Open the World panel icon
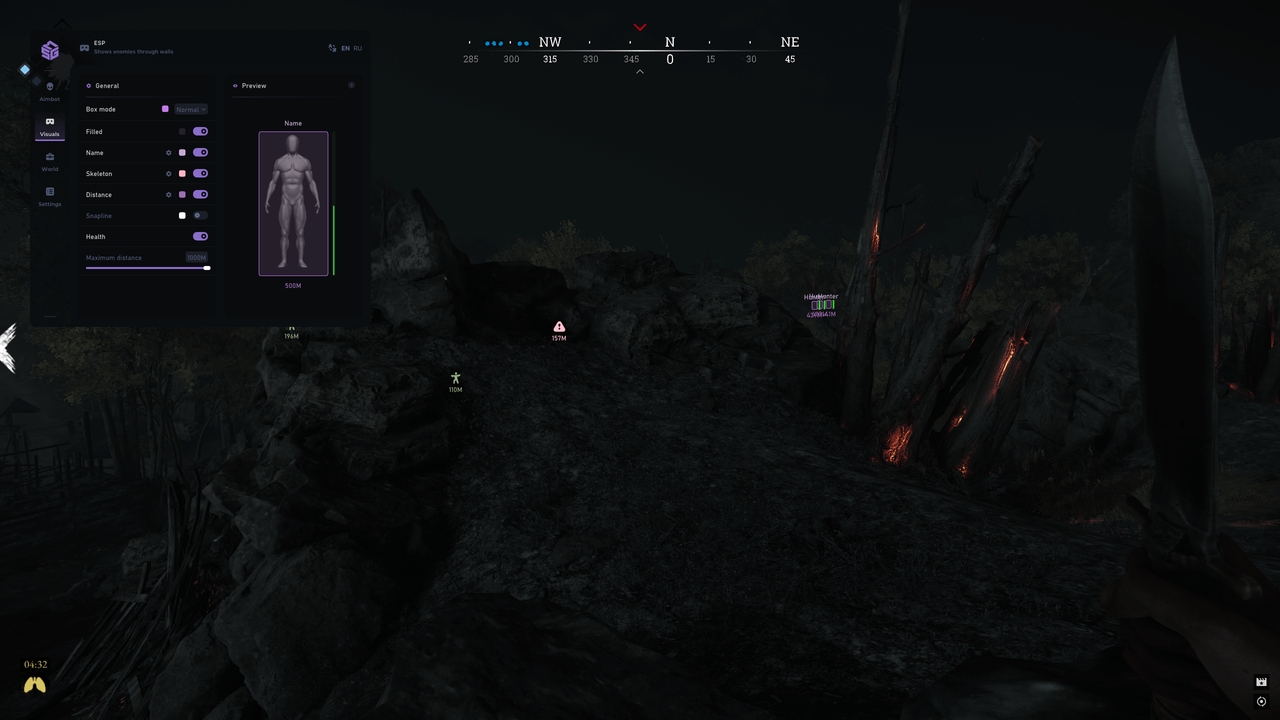1280x720 pixels. tap(50, 157)
